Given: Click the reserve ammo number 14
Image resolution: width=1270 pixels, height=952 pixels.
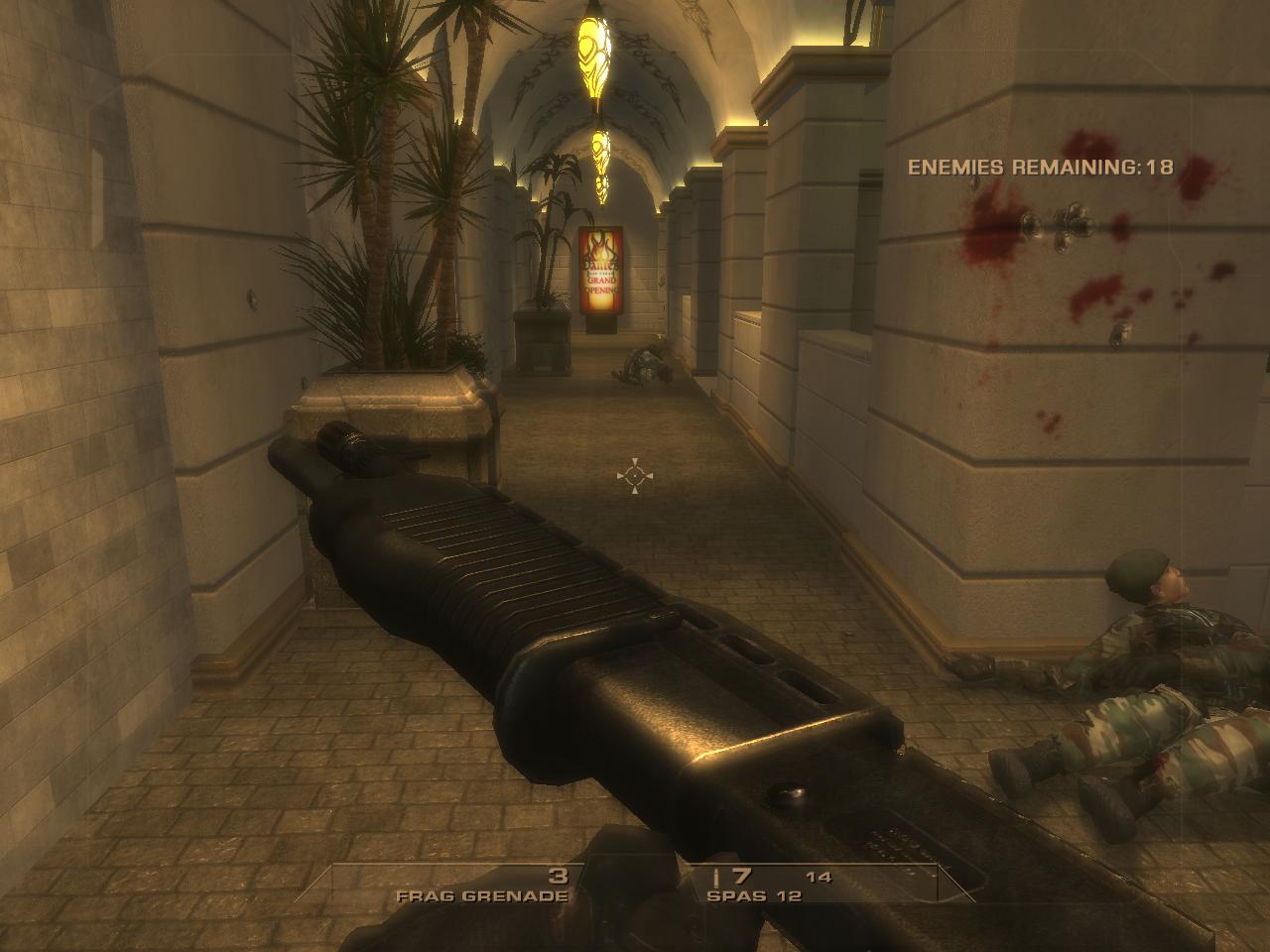Looking at the screenshot, I should (x=820, y=877).
